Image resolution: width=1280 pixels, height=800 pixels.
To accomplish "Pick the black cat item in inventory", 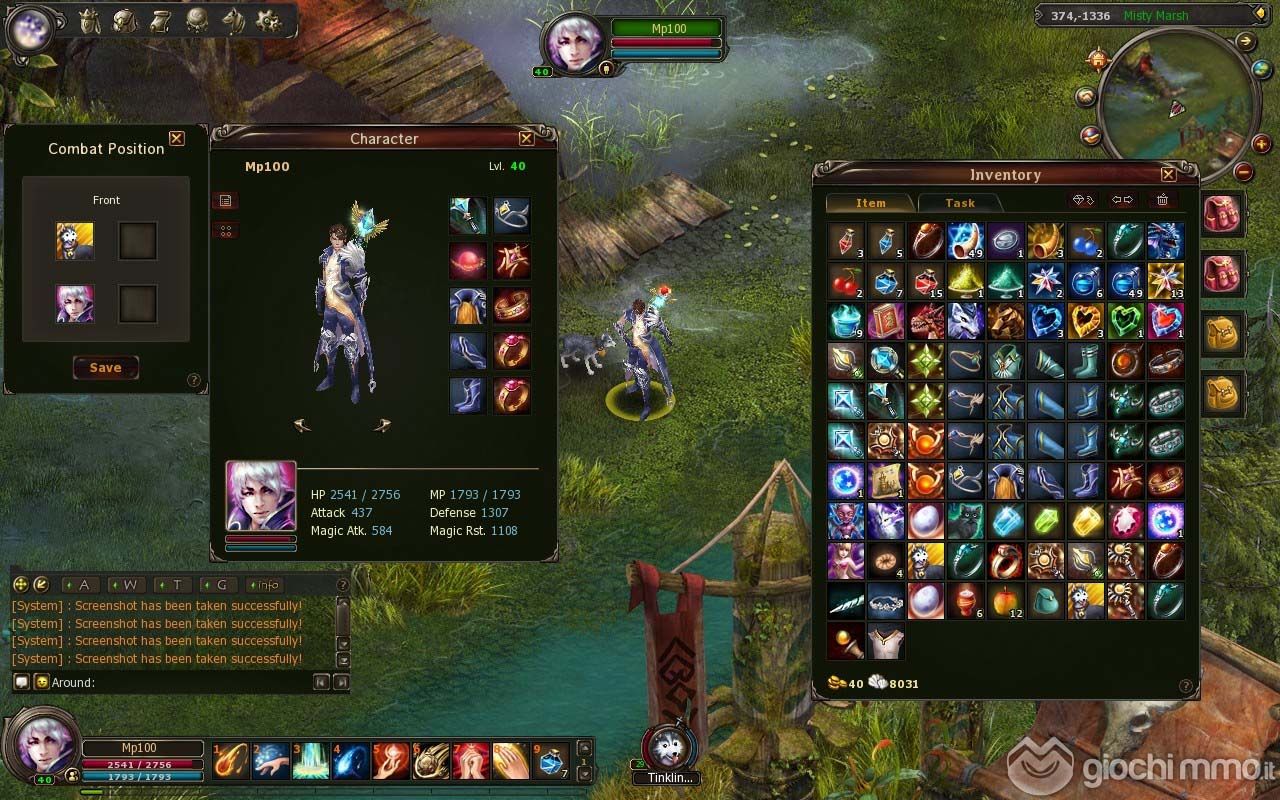I will [966, 521].
